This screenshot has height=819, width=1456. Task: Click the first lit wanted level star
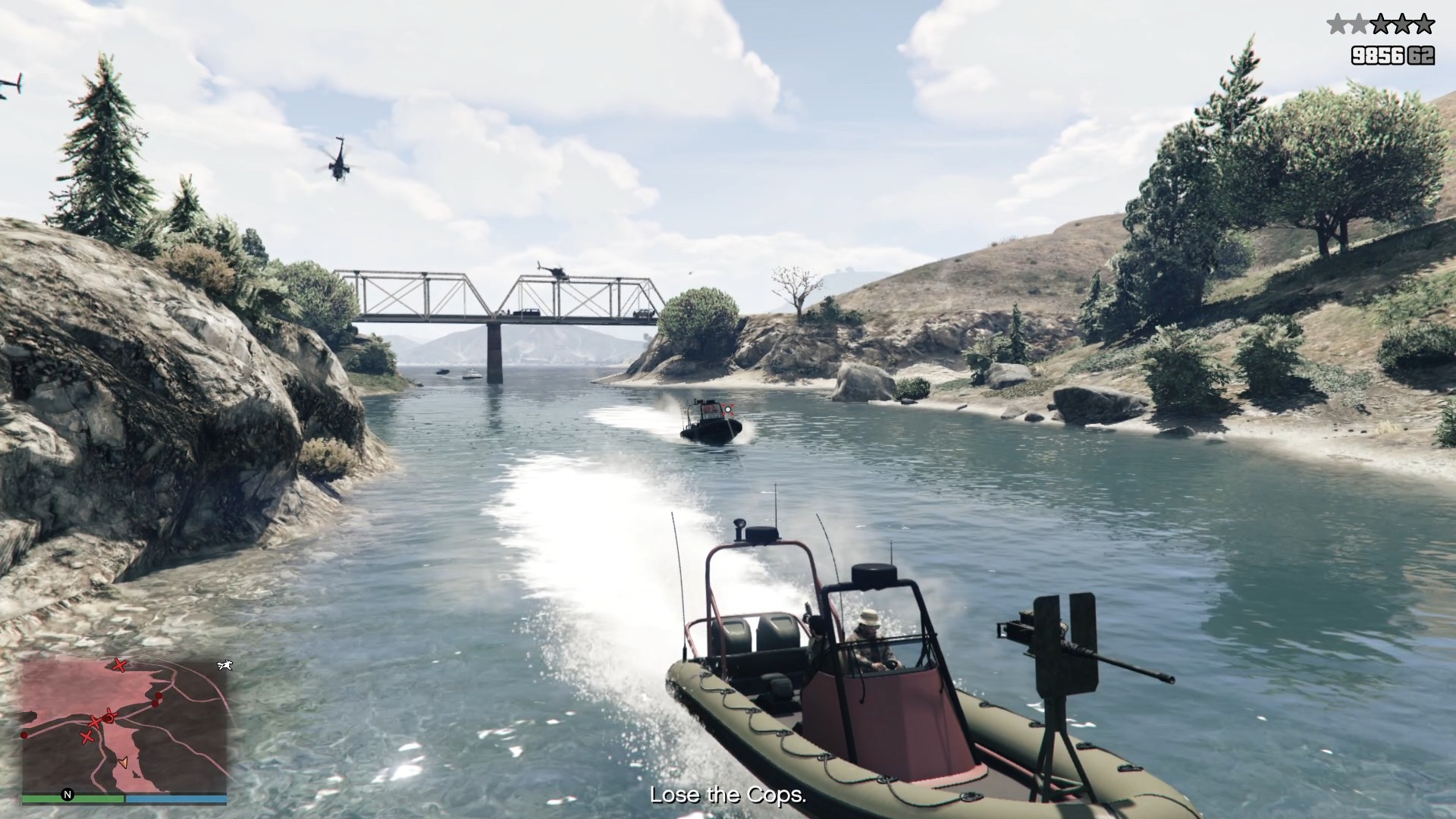tap(1335, 24)
